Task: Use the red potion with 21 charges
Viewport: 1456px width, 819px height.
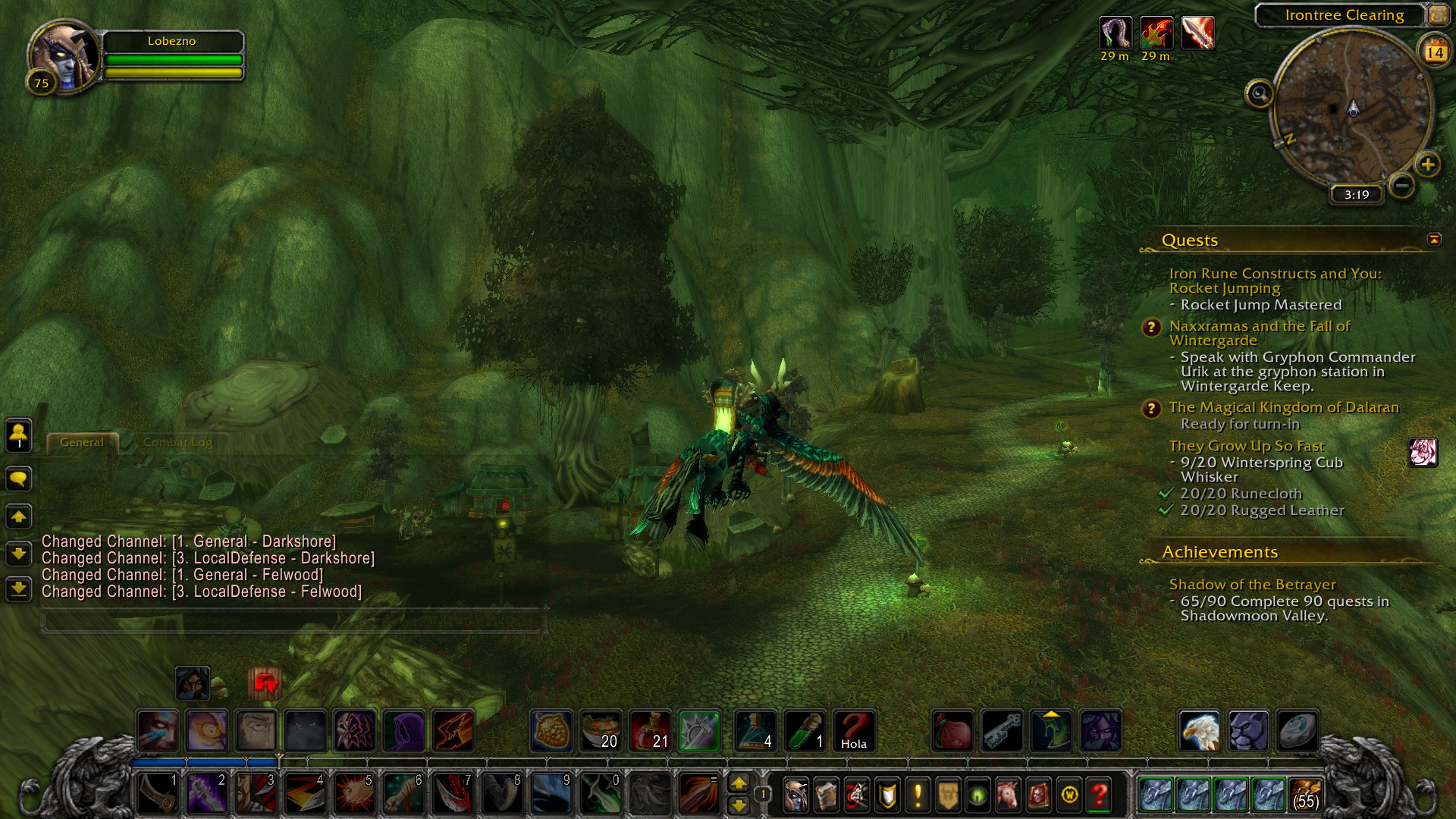Action: pyautogui.click(x=651, y=730)
